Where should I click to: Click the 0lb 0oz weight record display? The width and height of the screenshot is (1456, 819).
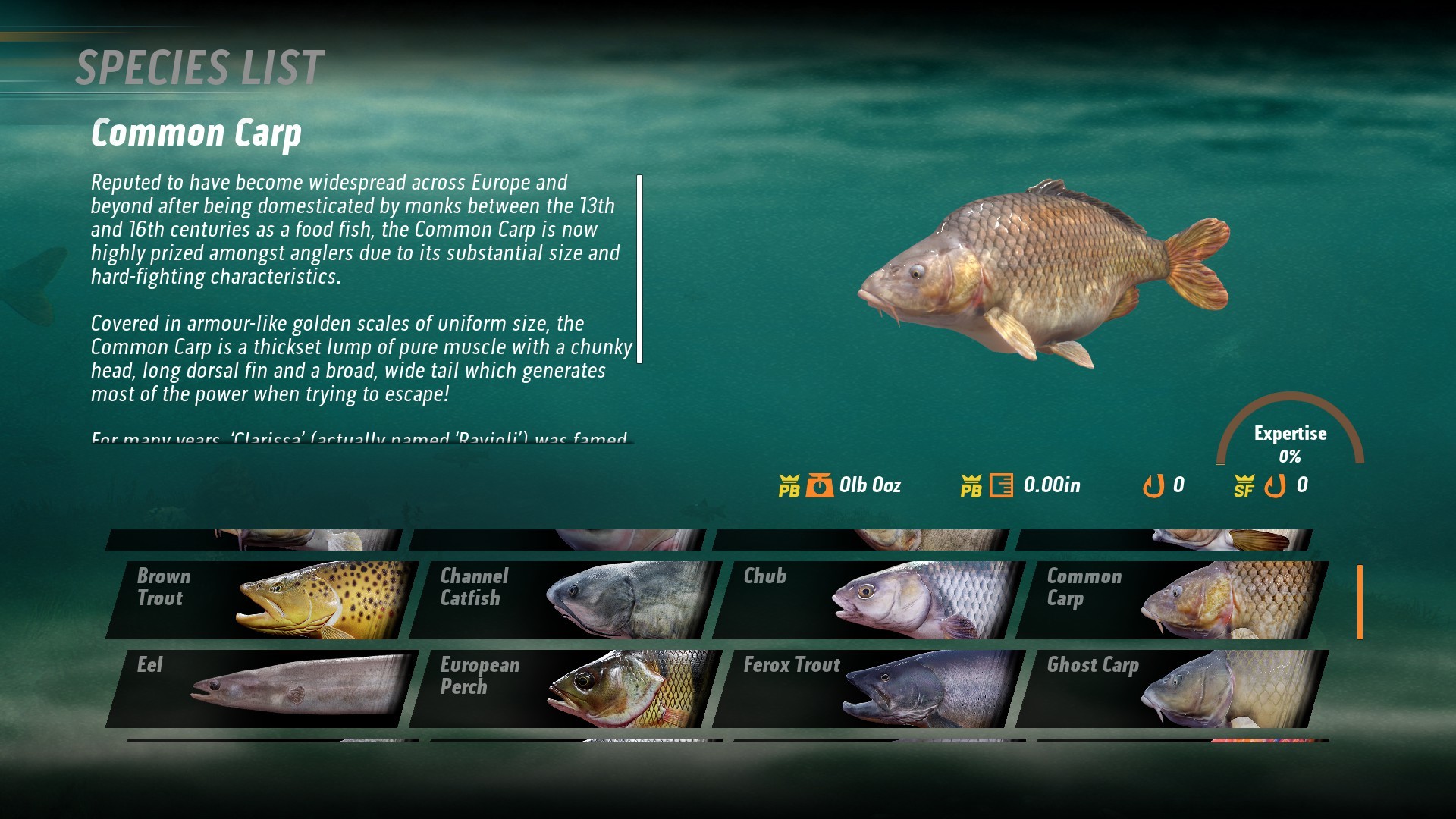[871, 485]
